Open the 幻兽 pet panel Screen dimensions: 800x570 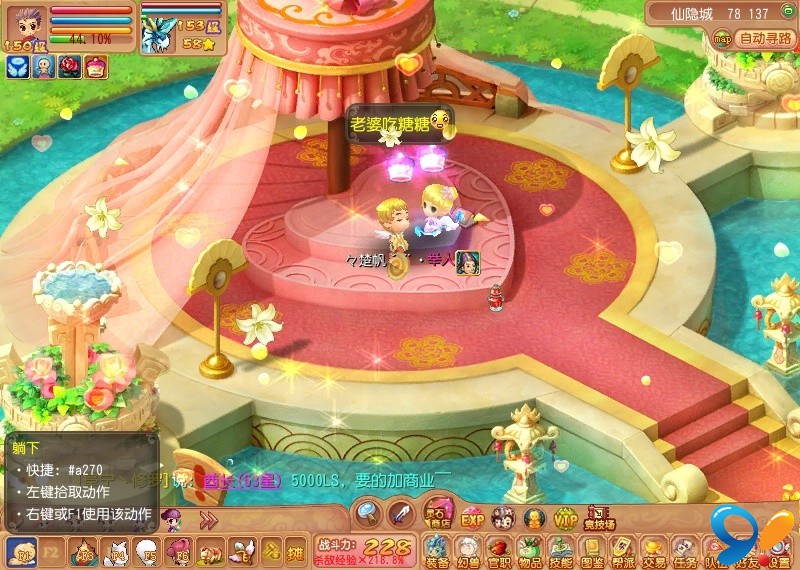[x=468, y=550]
